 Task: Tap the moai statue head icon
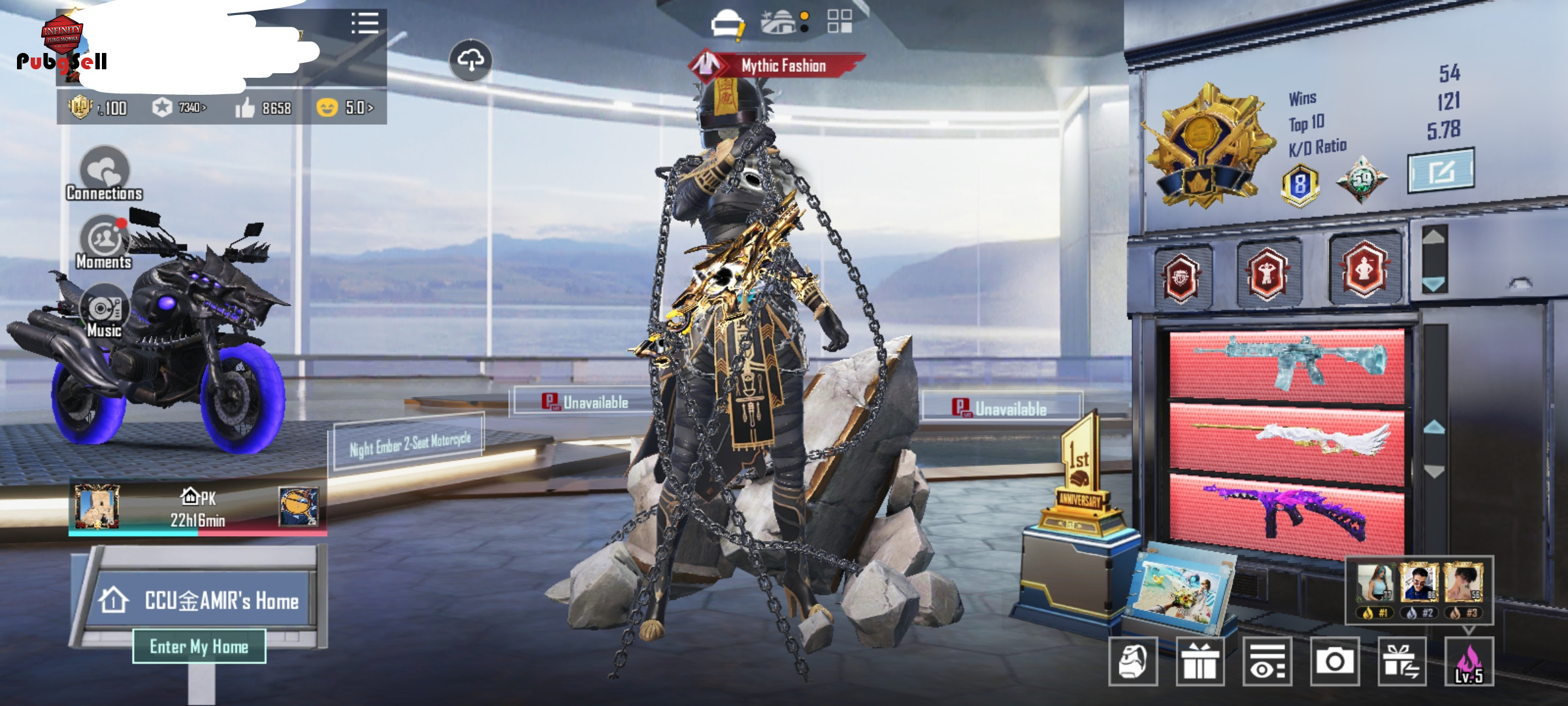pyautogui.click(x=1133, y=662)
